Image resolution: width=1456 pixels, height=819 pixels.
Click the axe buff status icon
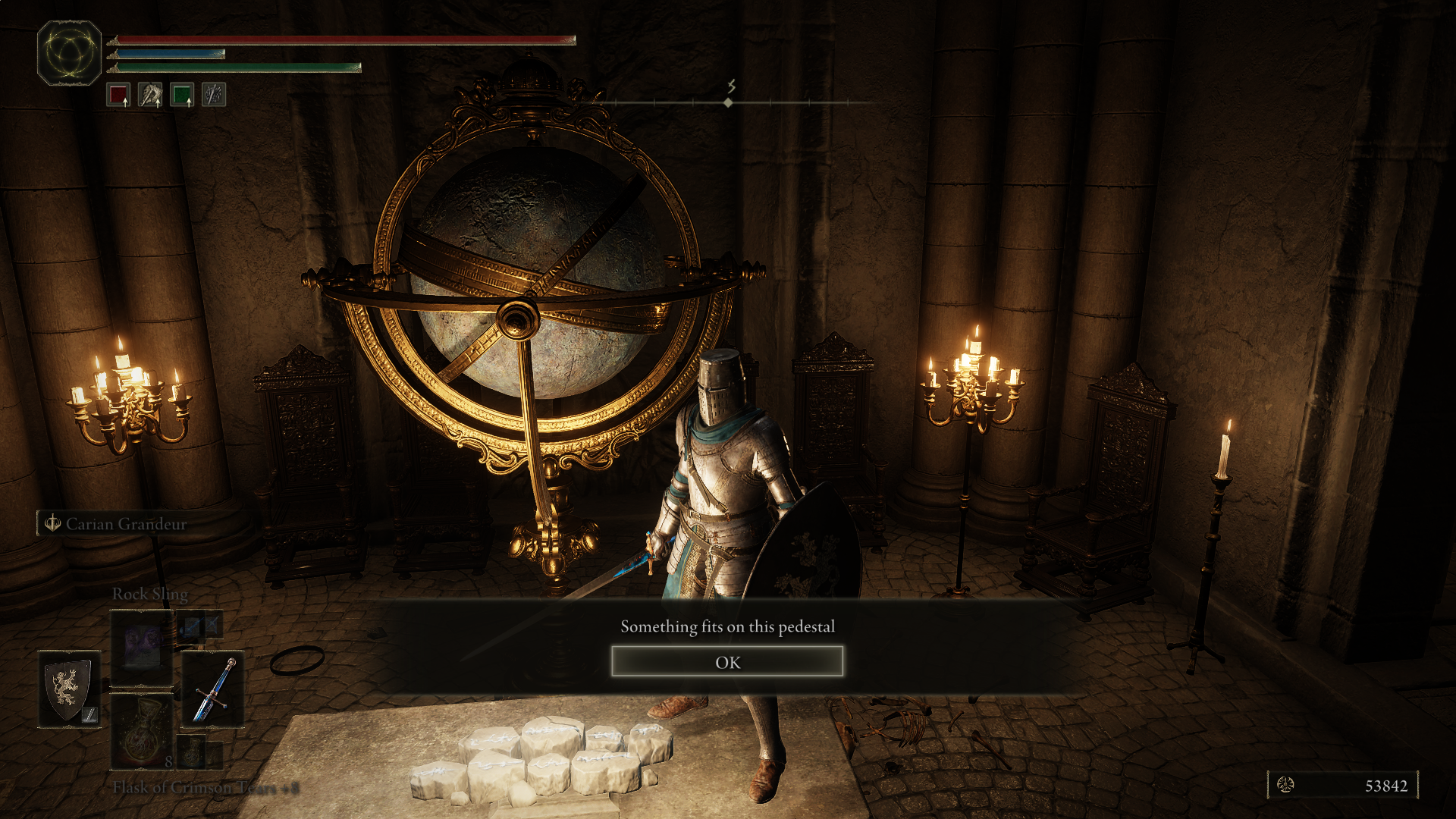click(x=150, y=96)
